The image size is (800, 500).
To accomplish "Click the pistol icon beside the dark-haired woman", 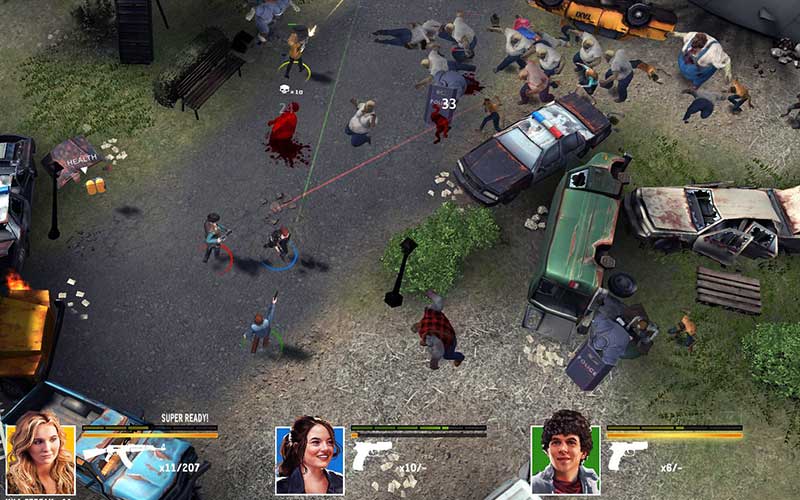I will 372,455.
